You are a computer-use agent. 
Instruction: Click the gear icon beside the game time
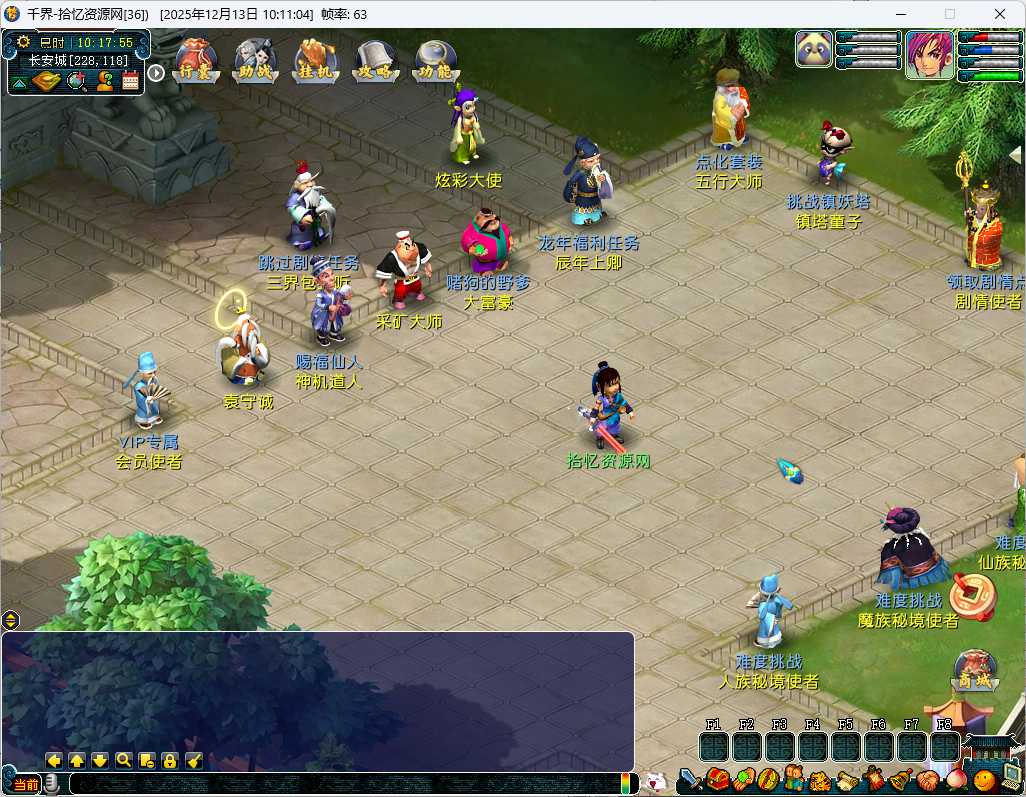(23, 42)
